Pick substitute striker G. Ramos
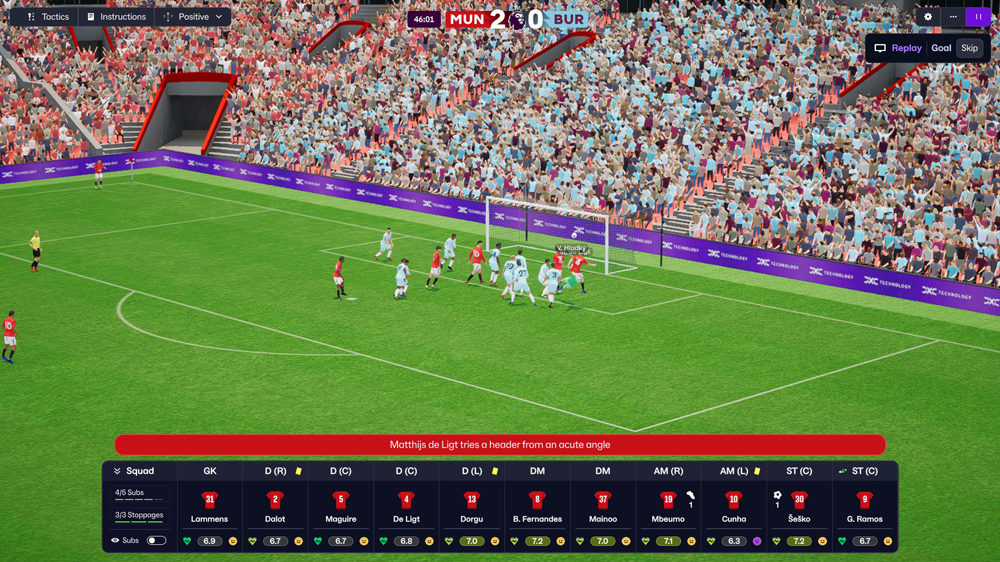Image resolution: width=1000 pixels, height=562 pixels. point(864,505)
